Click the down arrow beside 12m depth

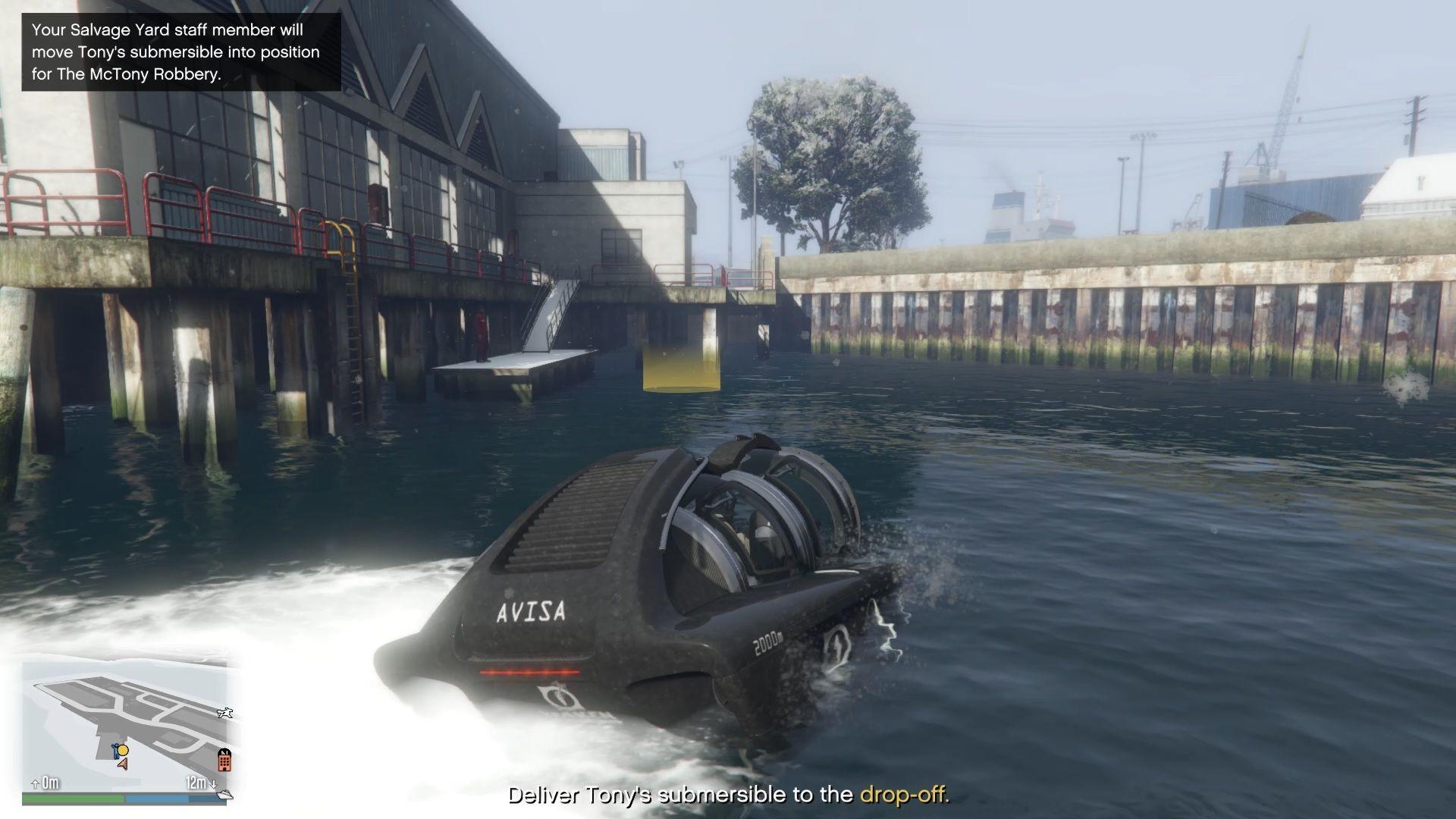point(213,784)
